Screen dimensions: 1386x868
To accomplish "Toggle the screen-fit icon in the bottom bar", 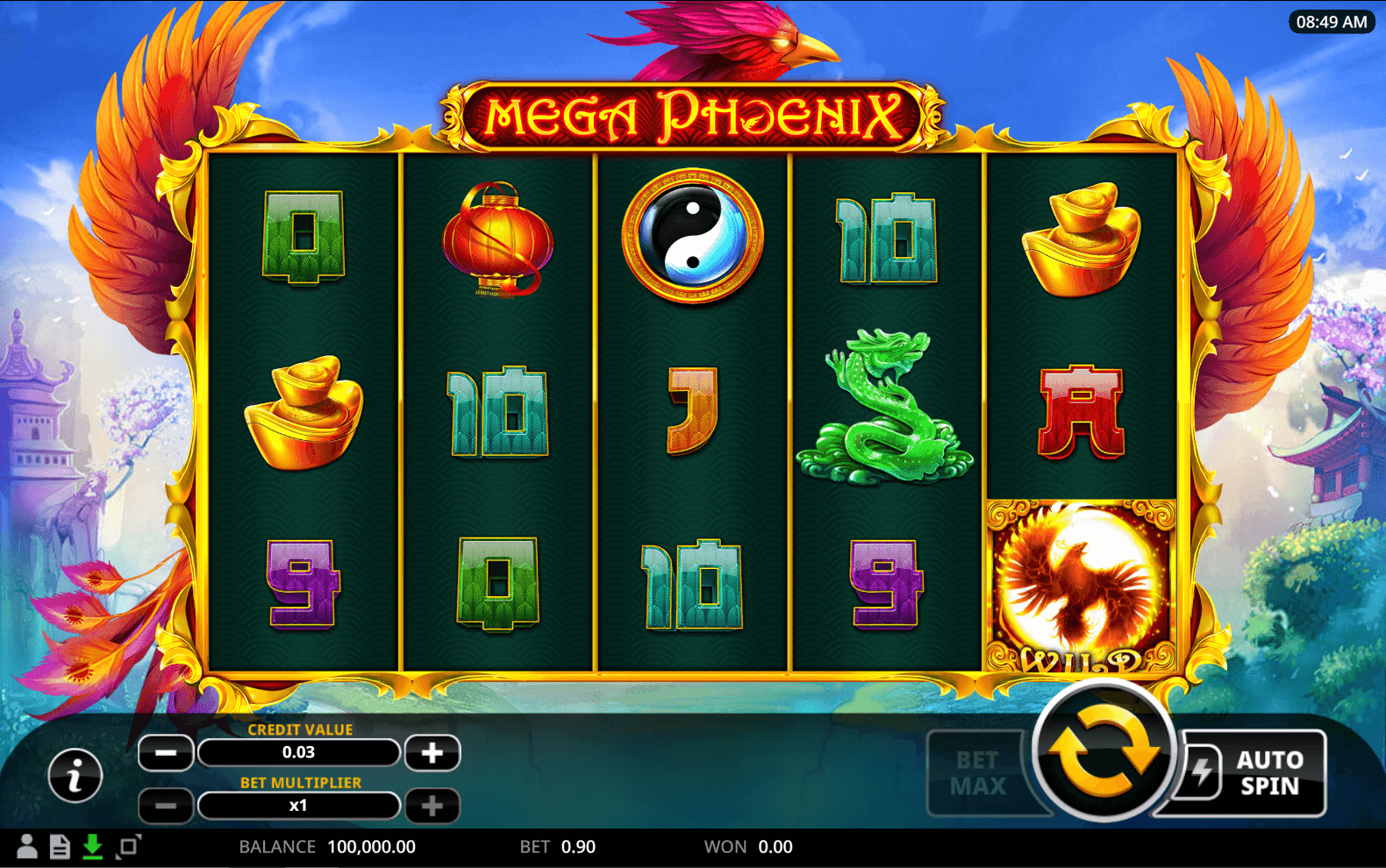I will [x=127, y=846].
